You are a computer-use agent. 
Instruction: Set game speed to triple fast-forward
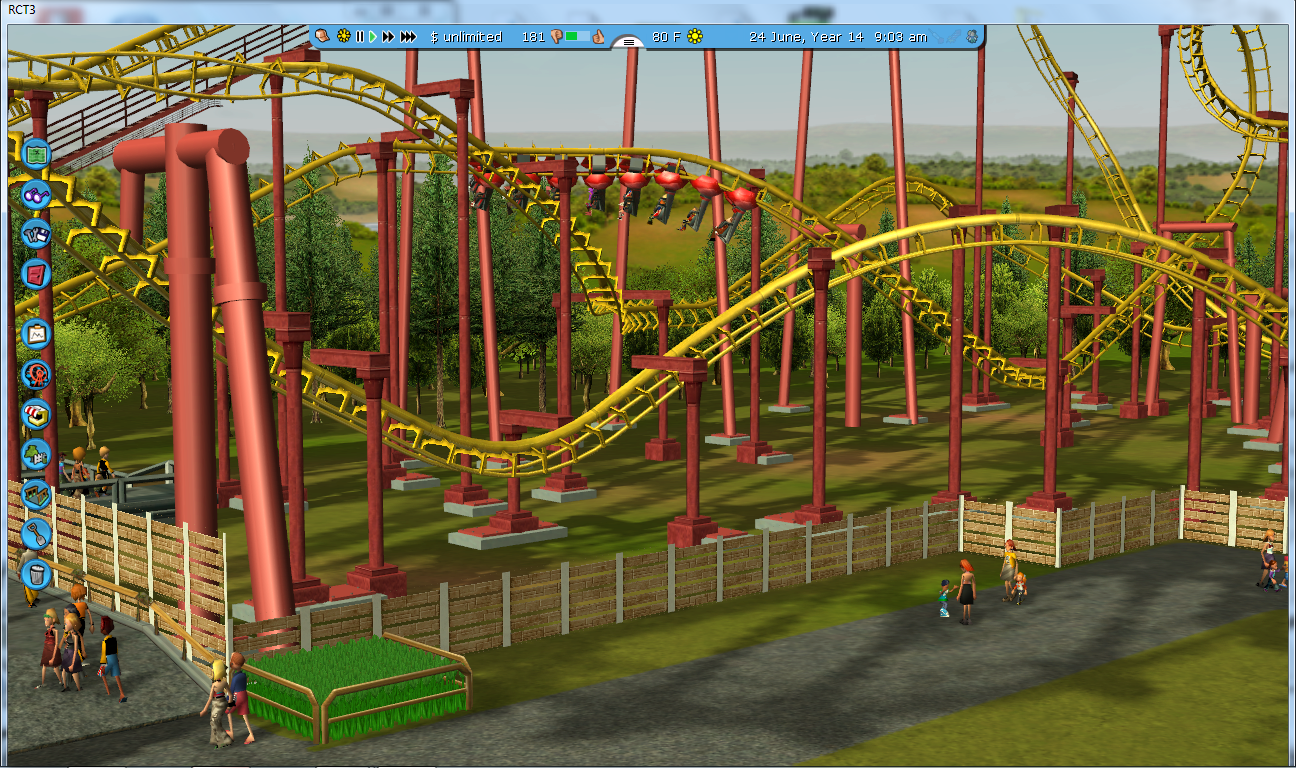click(408, 37)
